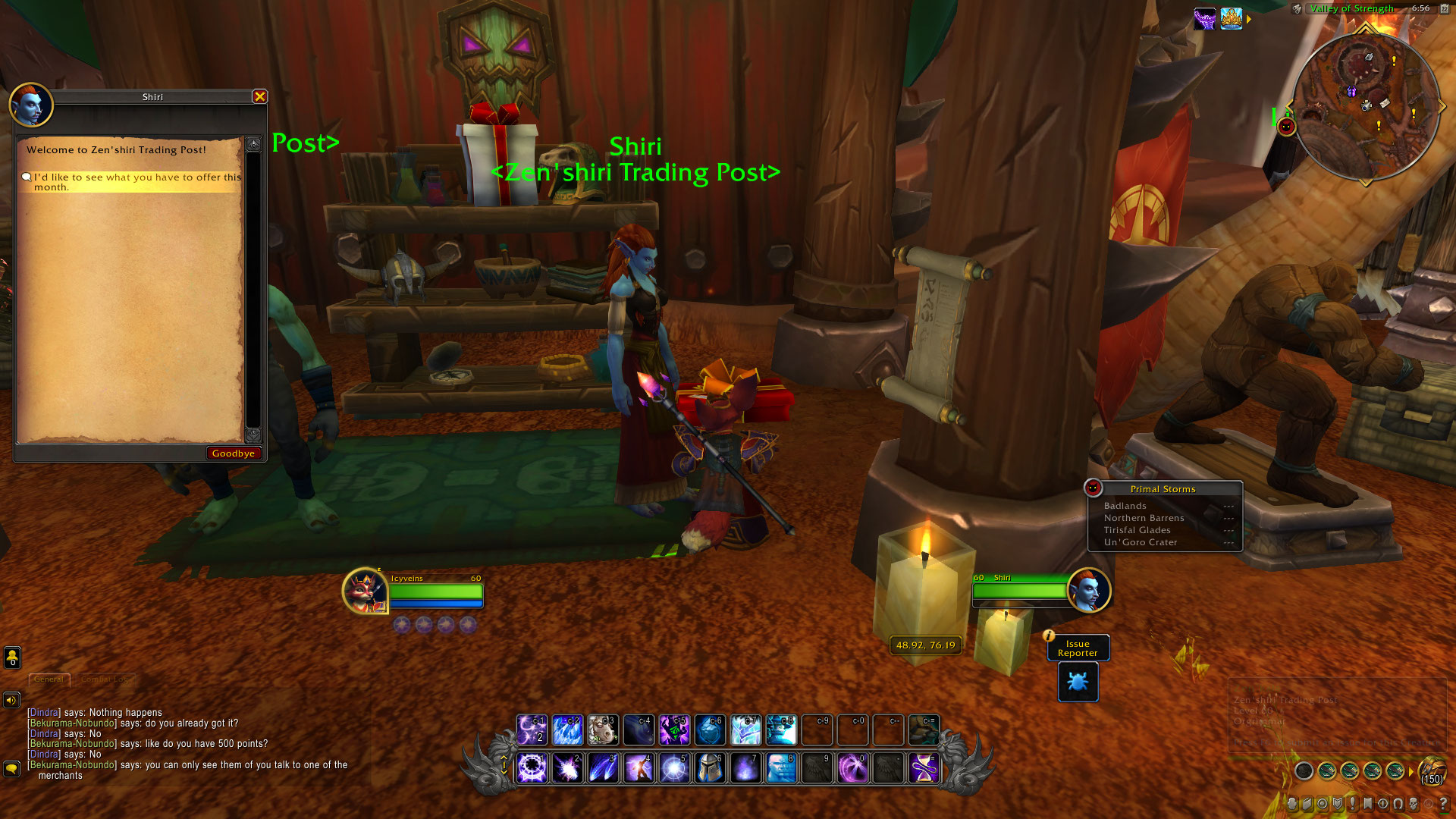Open the guild panel flag icon
Image resolution: width=1456 pixels, height=819 pixels.
pos(1368,804)
